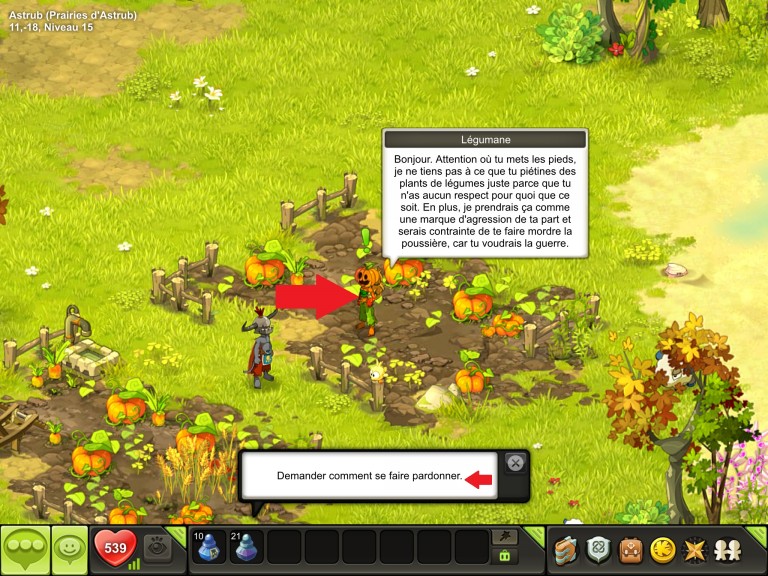Use the blue potion with count 10
The height and width of the screenshot is (576, 768).
point(209,548)
